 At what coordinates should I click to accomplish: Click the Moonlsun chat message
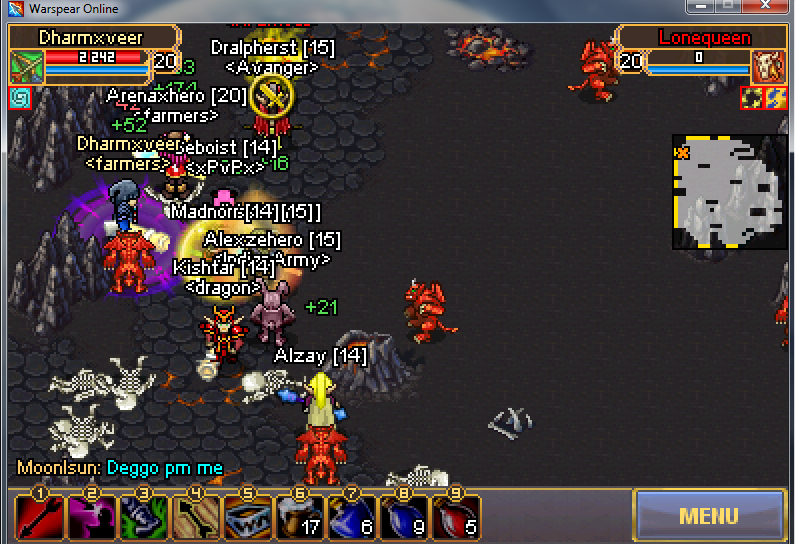click(x=120, y=468)
